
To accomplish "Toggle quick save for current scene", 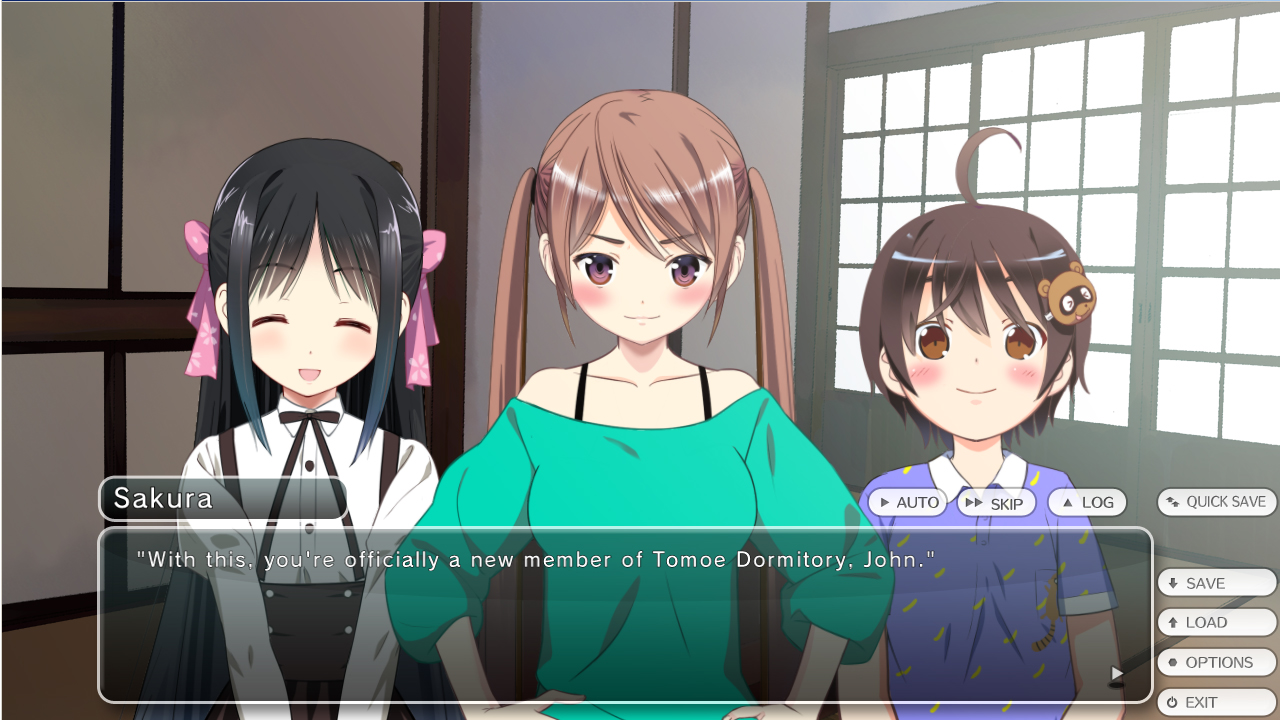I will tap(1216, 502).
